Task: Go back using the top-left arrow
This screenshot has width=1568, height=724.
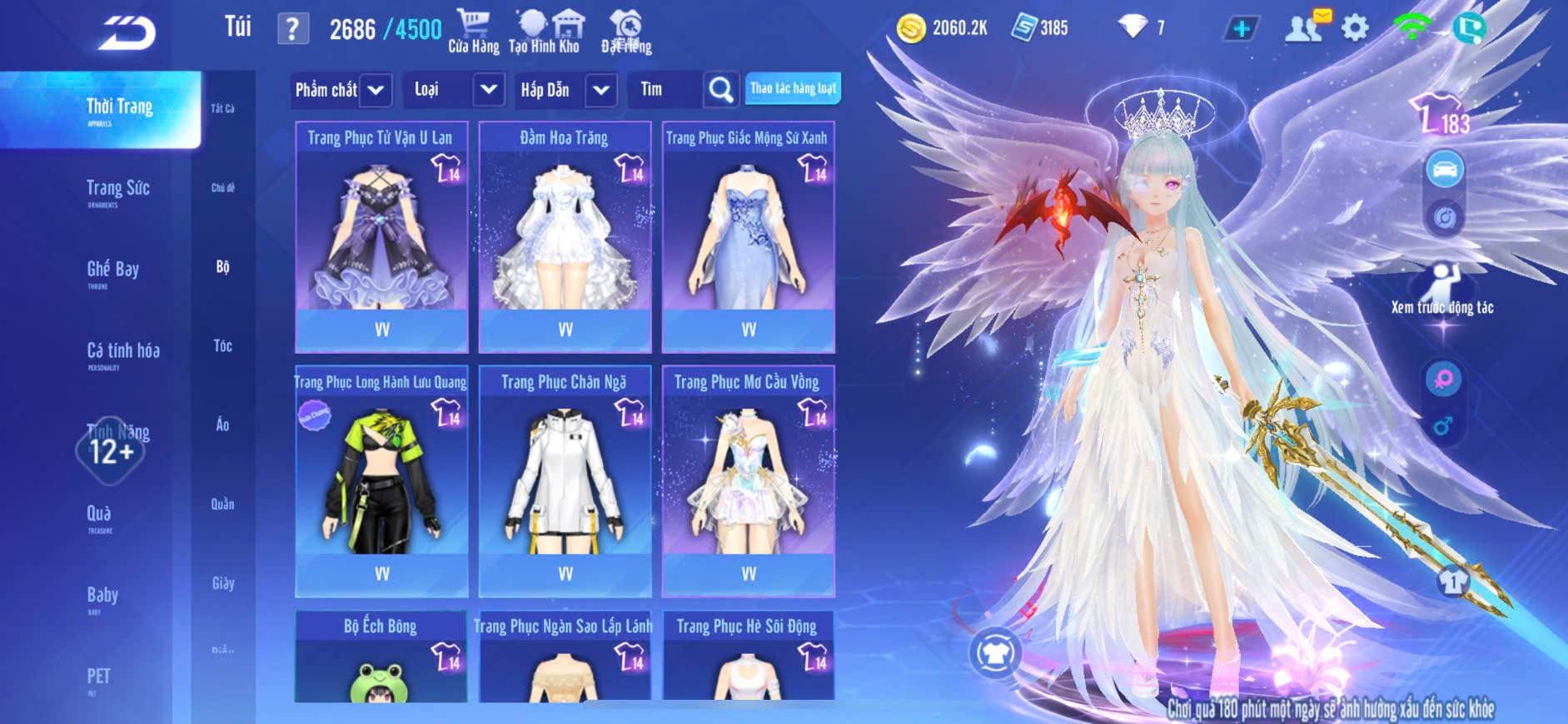Action: coord(127,32)
